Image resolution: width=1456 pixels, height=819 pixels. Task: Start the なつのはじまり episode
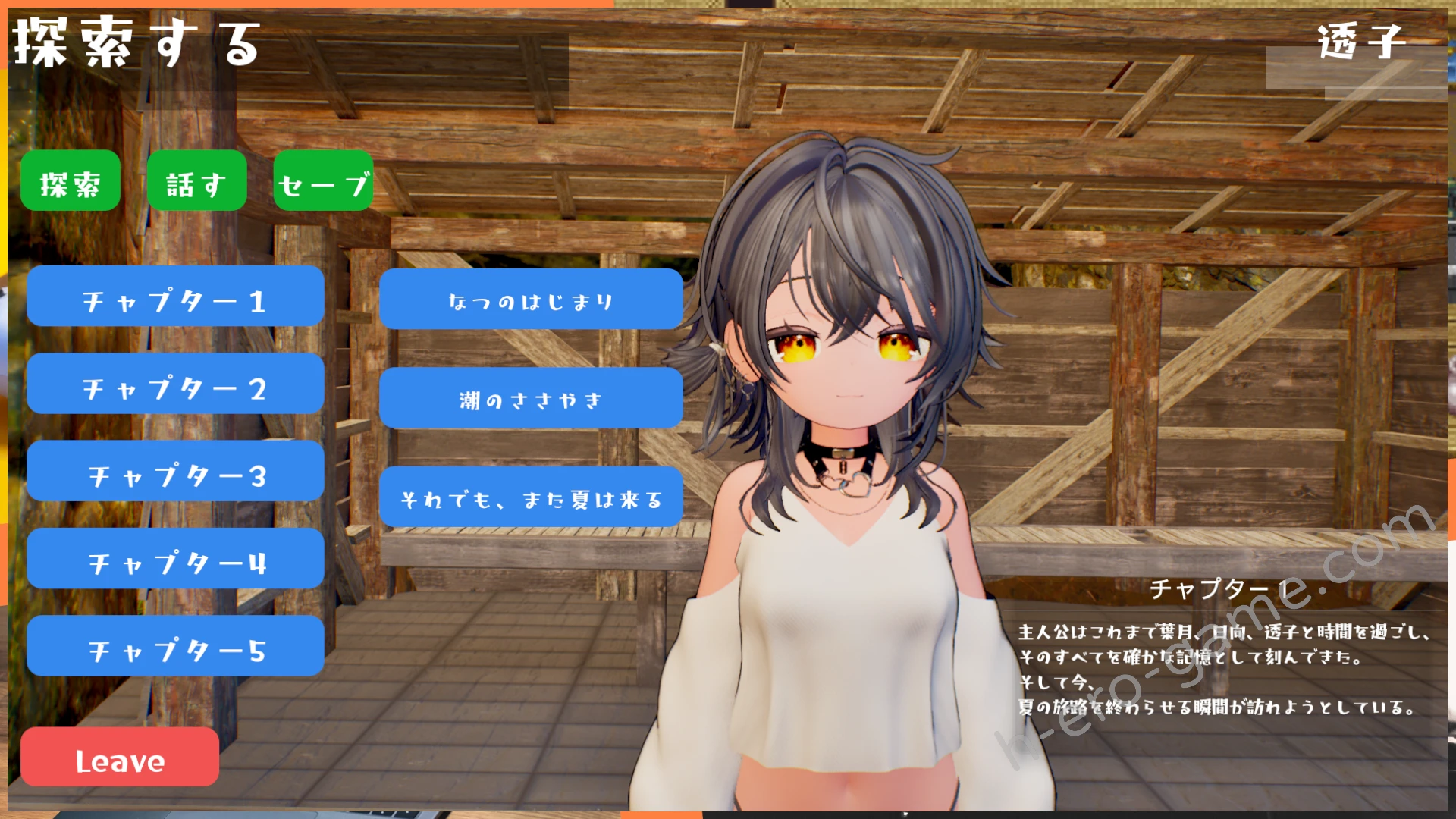[531, 300]
